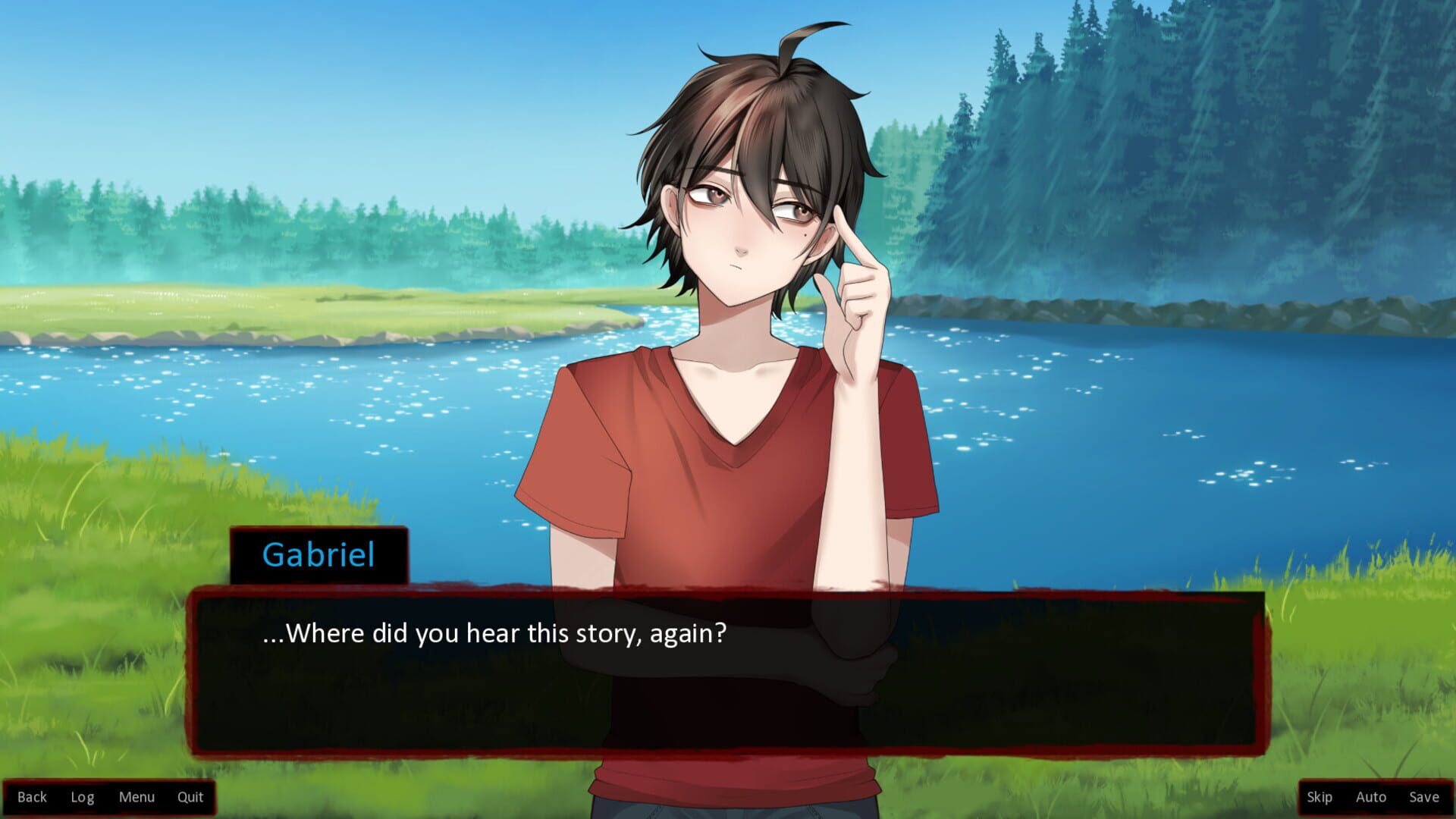Go back to the previous dialogue line
This screenshot has width=1456, height=819.
click(32, 797)
